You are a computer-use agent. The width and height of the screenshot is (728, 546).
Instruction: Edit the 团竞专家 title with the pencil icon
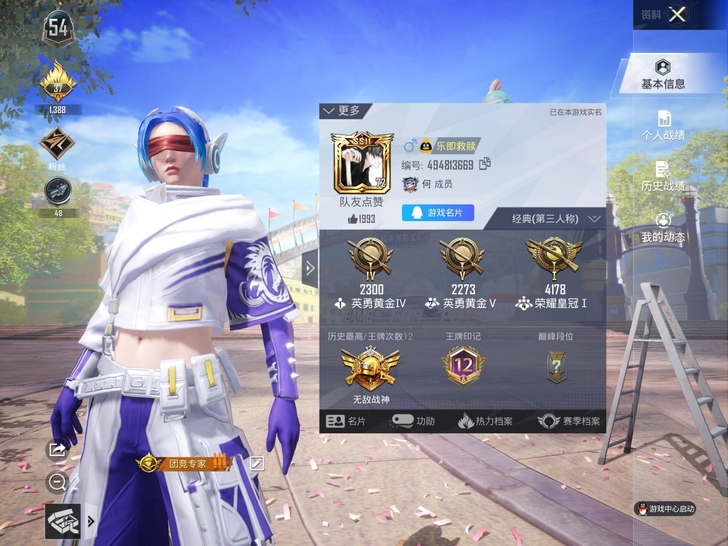[x=257, y=463]
